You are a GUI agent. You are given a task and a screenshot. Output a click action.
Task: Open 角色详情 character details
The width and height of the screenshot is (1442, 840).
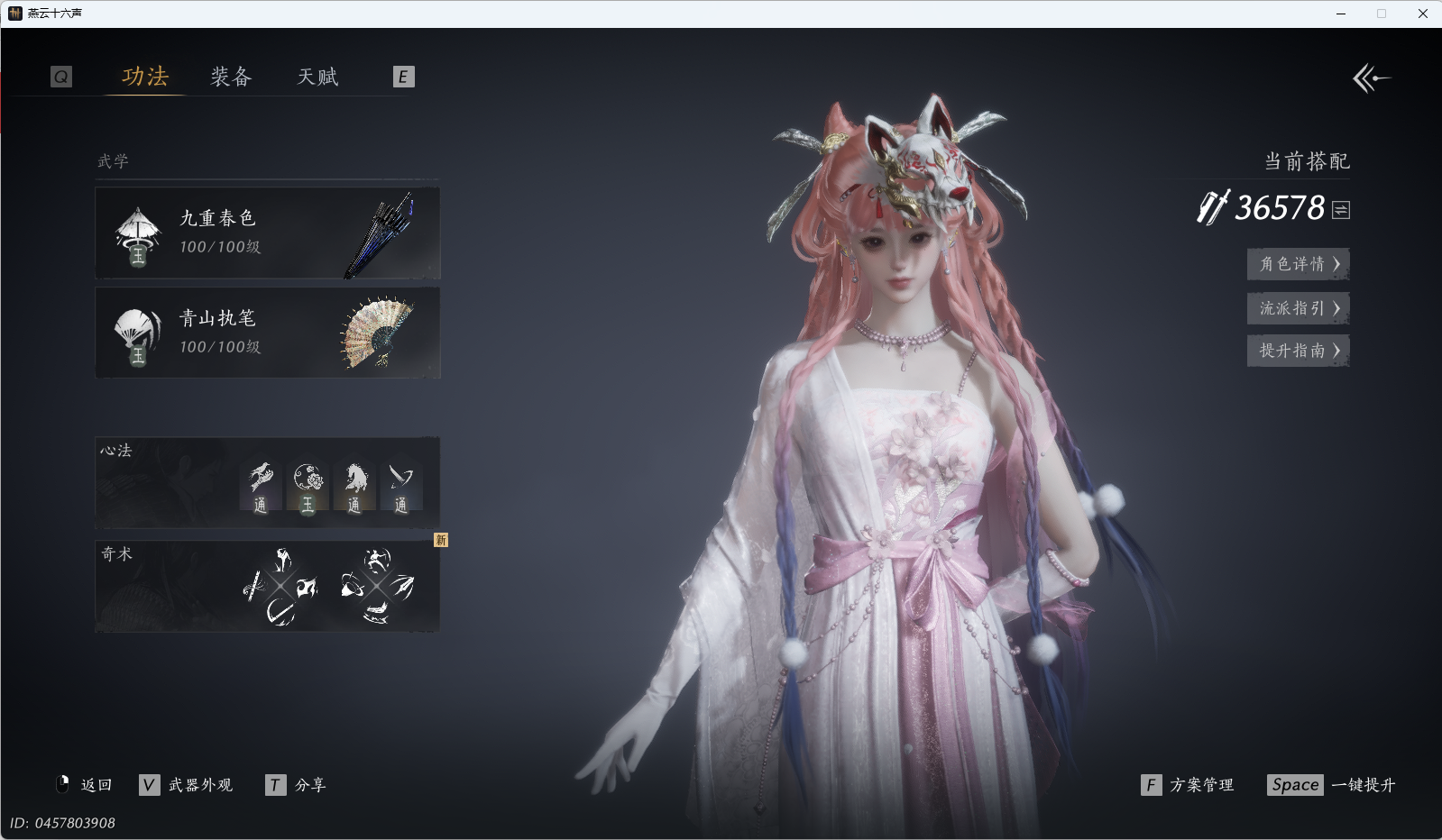click(1298, 264)
